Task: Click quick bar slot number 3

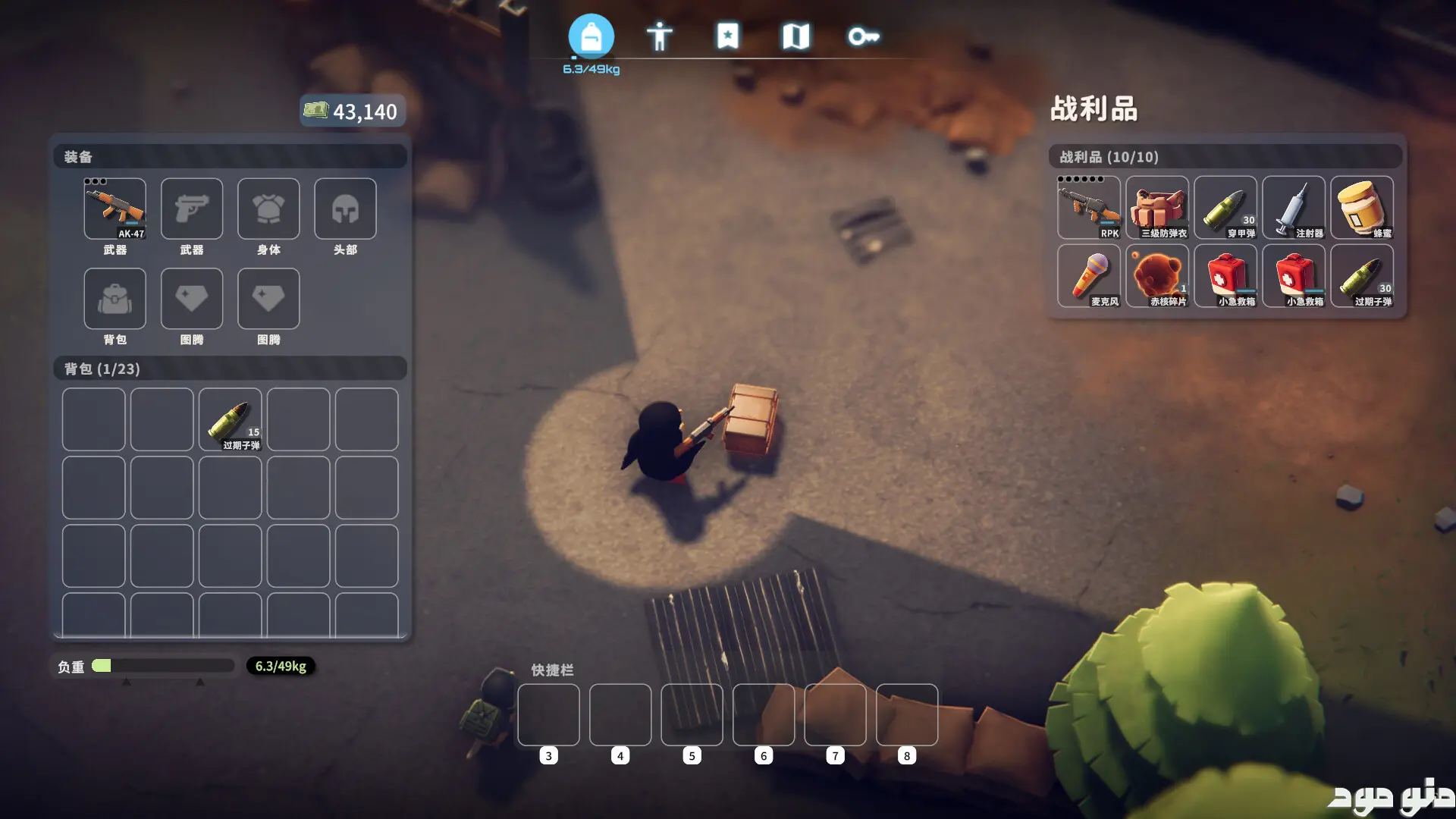Action: 548,715
